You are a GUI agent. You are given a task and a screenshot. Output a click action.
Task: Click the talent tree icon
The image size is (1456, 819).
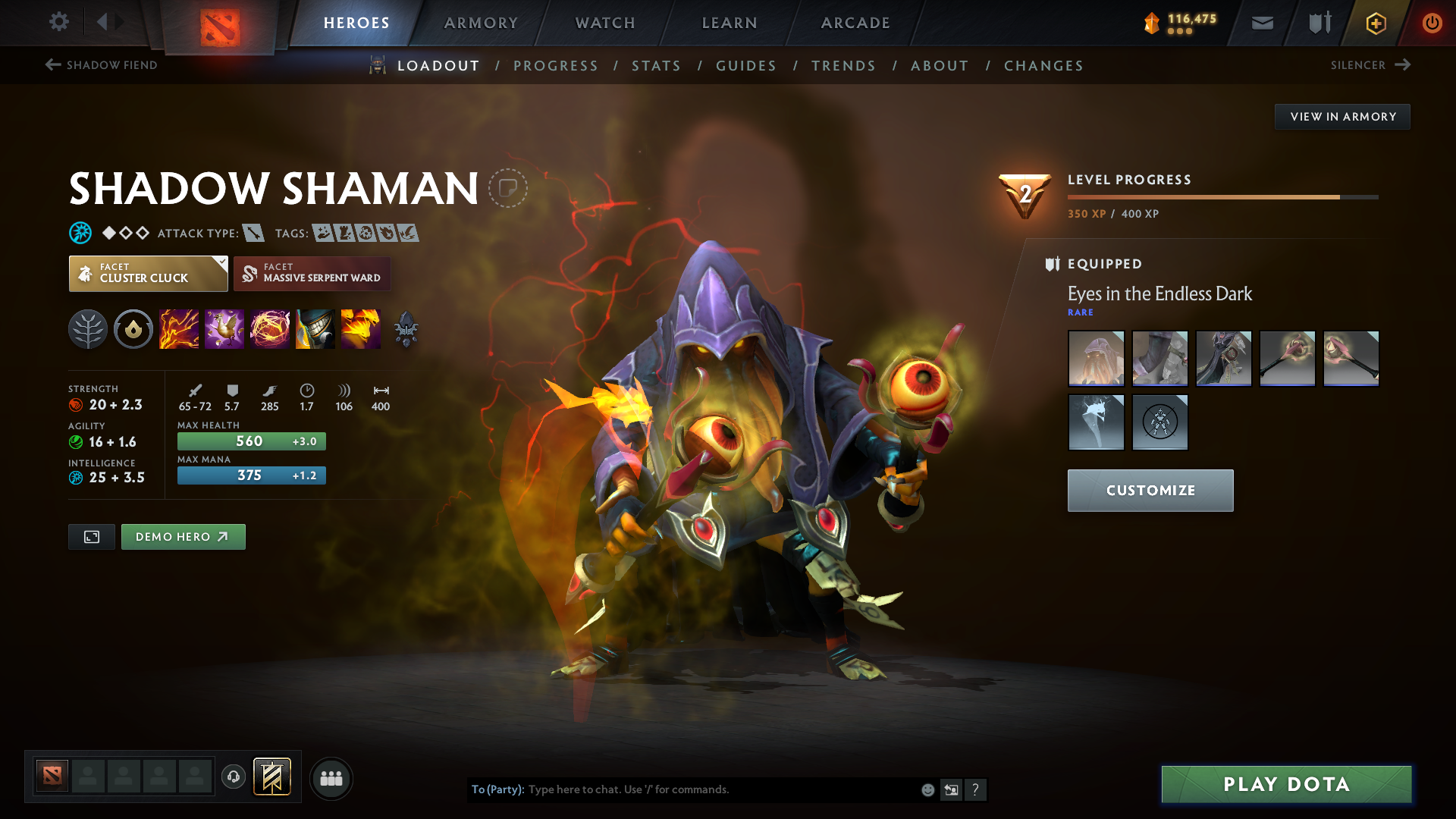pyautogui.click(x=87, y=328)
